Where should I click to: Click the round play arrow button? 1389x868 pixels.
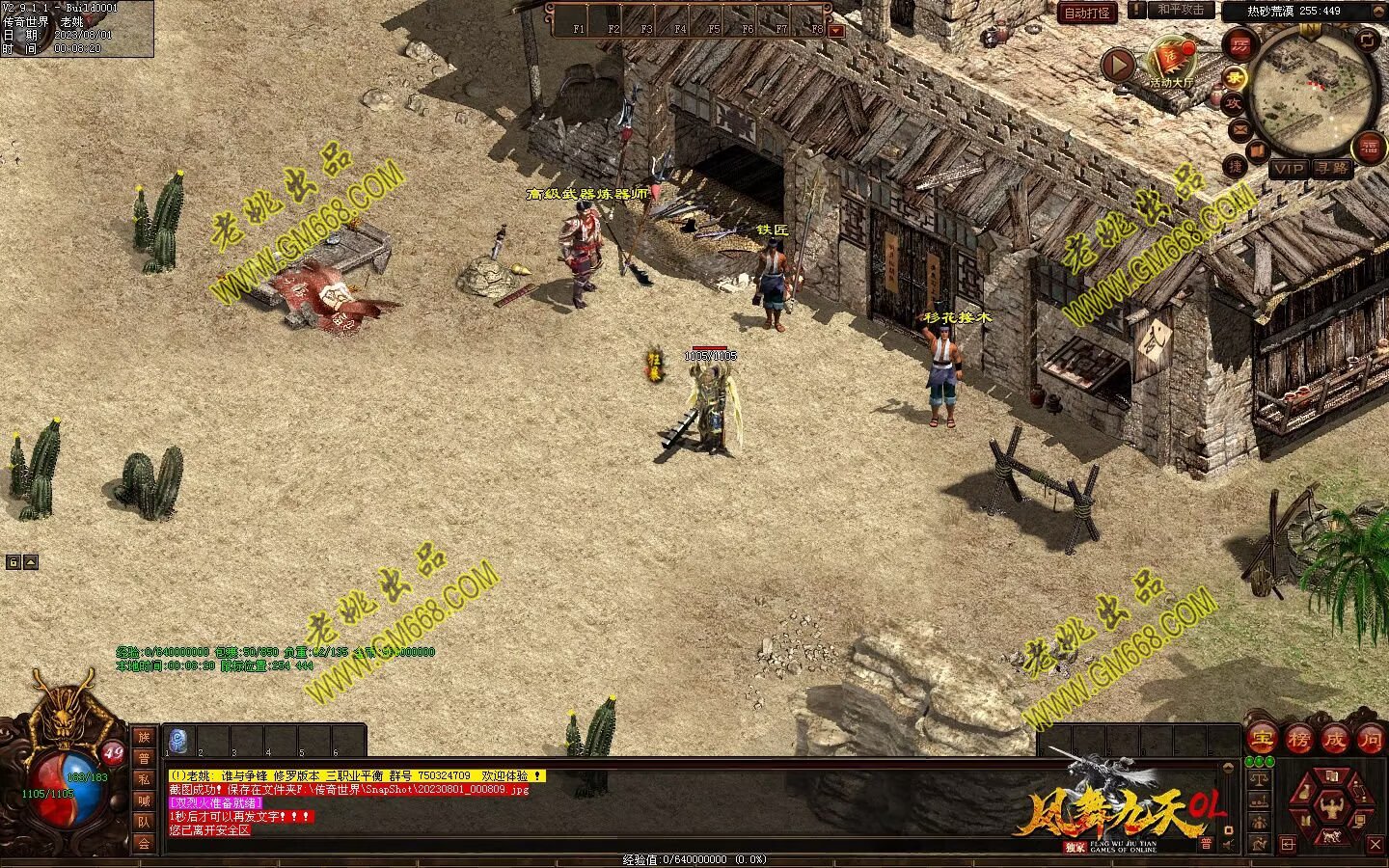point(1118,66)
